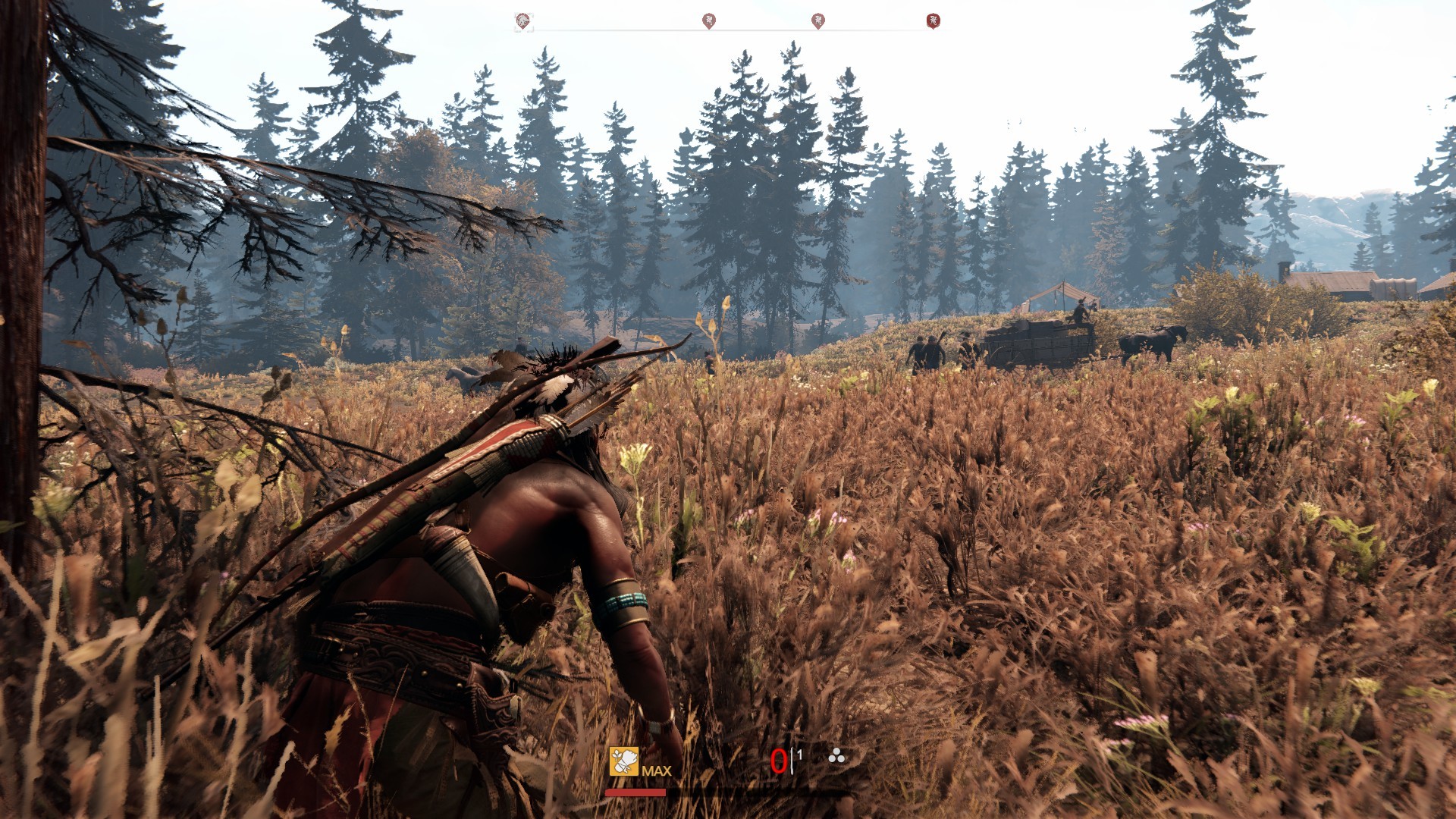Click the second quest marker on the progress bar
Image resolution: width=1456 pixels, height=819 pixels.
pos(711,20)
